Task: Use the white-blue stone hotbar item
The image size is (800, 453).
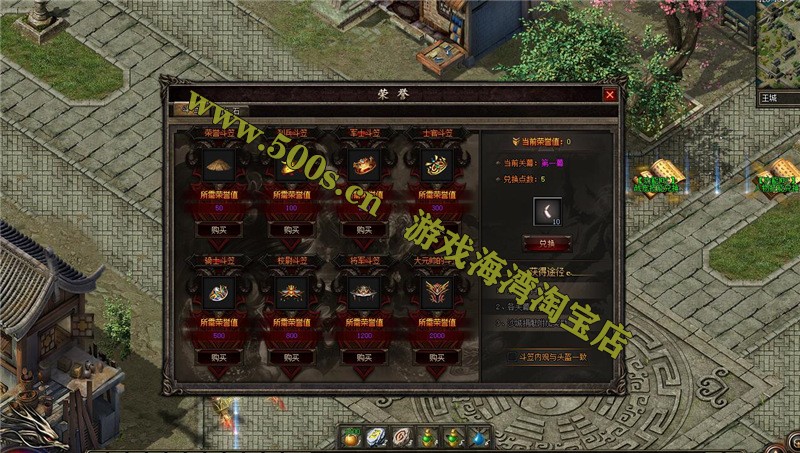Action: click(x=377, y=439)
